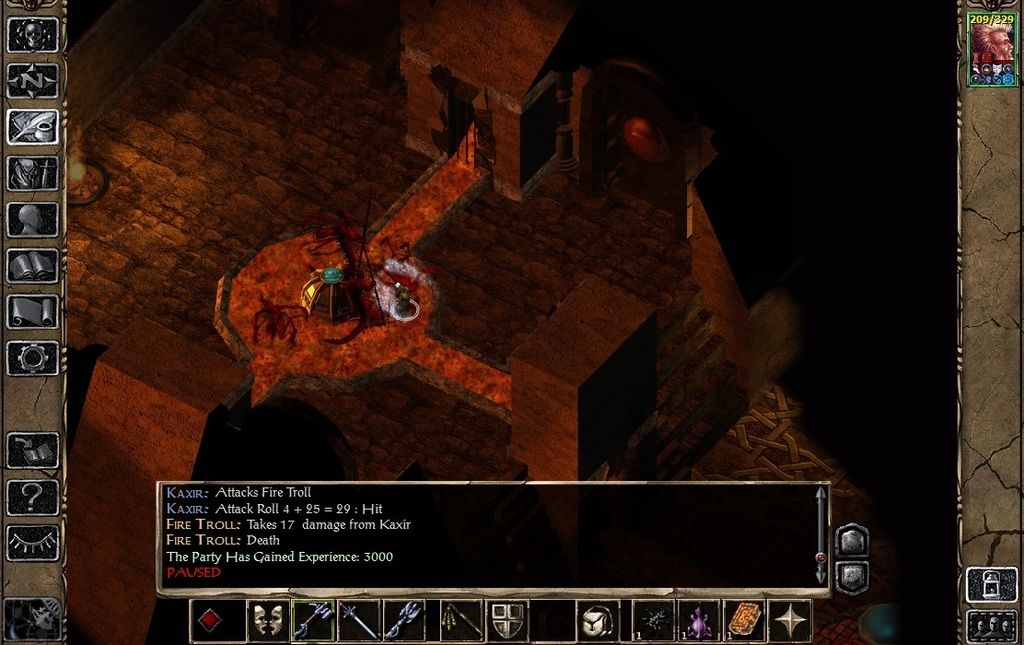Viewport: 1024px width, 645px height.
Task: Open the character record bust button
Action: 33,219
